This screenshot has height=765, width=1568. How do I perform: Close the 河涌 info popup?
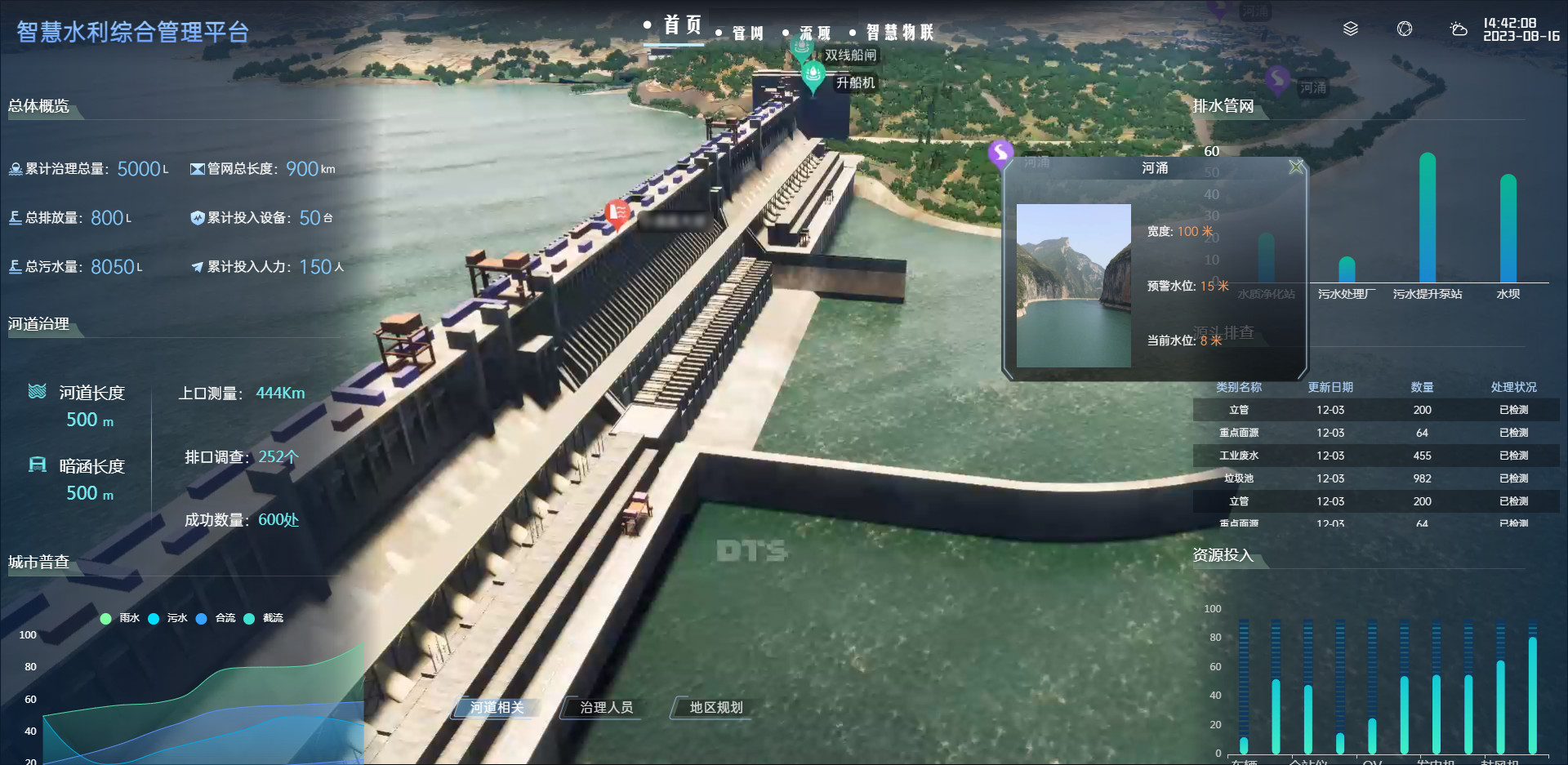point(1295,167)
